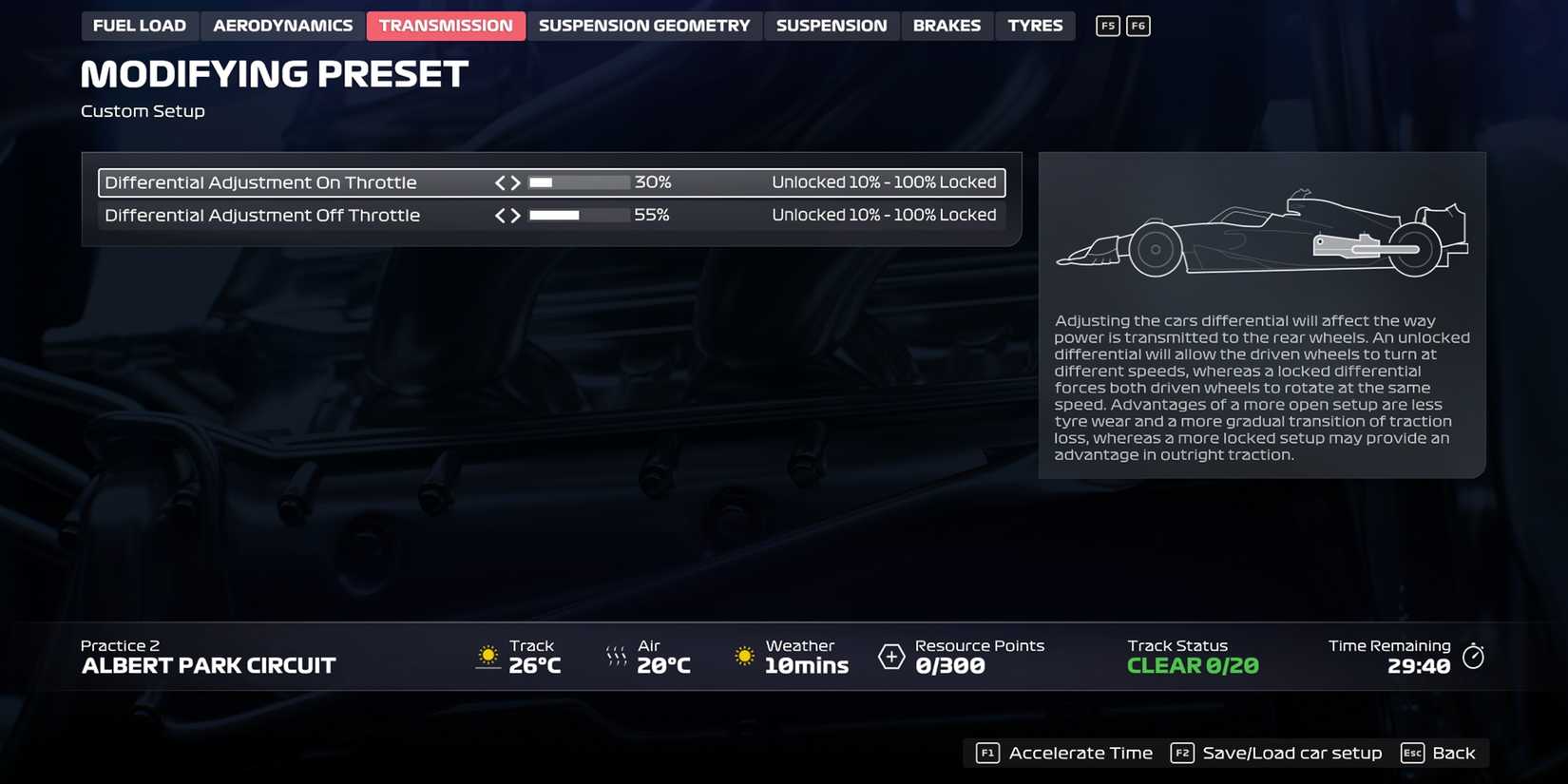This screenshot has width=1568, height=784.
Task: Click the Time Remaining clock icon
Action: point(1474,656)
